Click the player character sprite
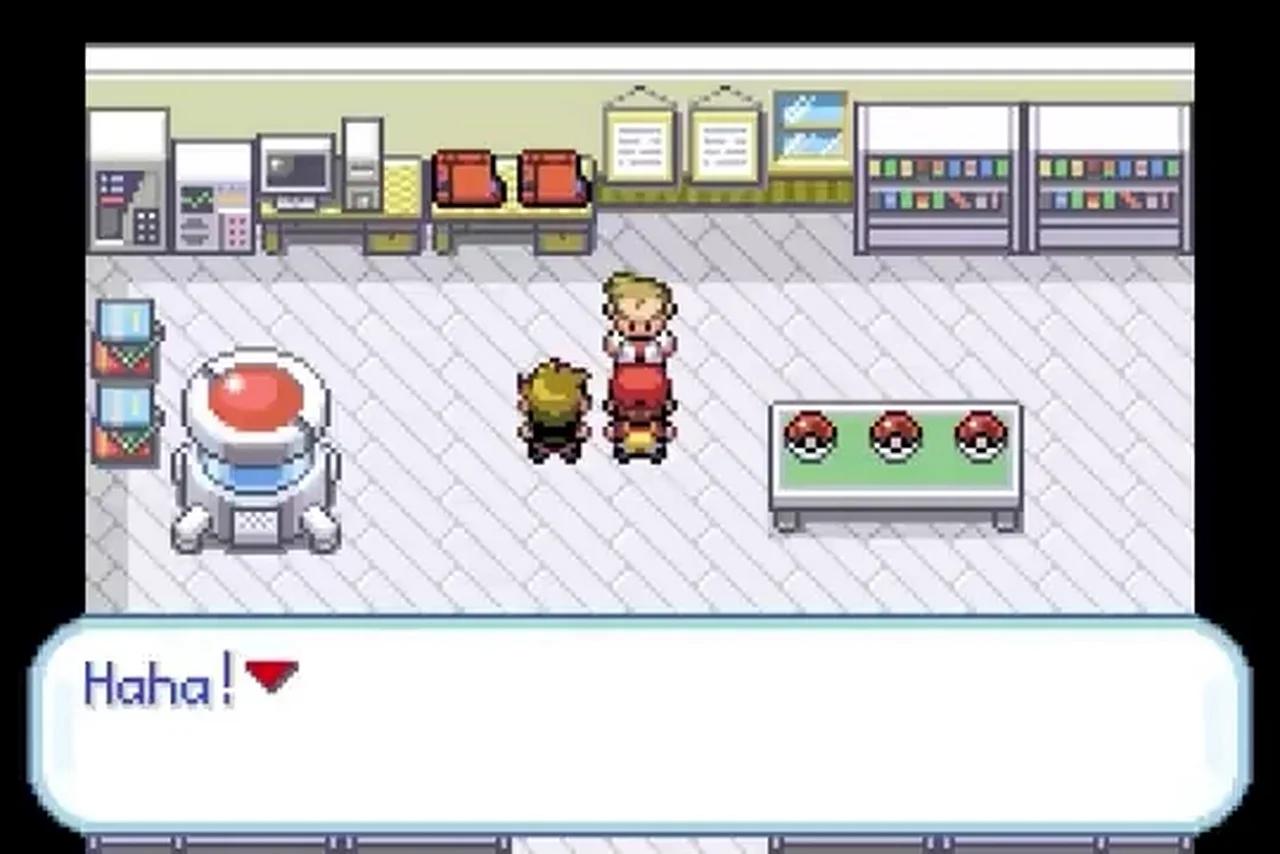 (x=552, y=410)
